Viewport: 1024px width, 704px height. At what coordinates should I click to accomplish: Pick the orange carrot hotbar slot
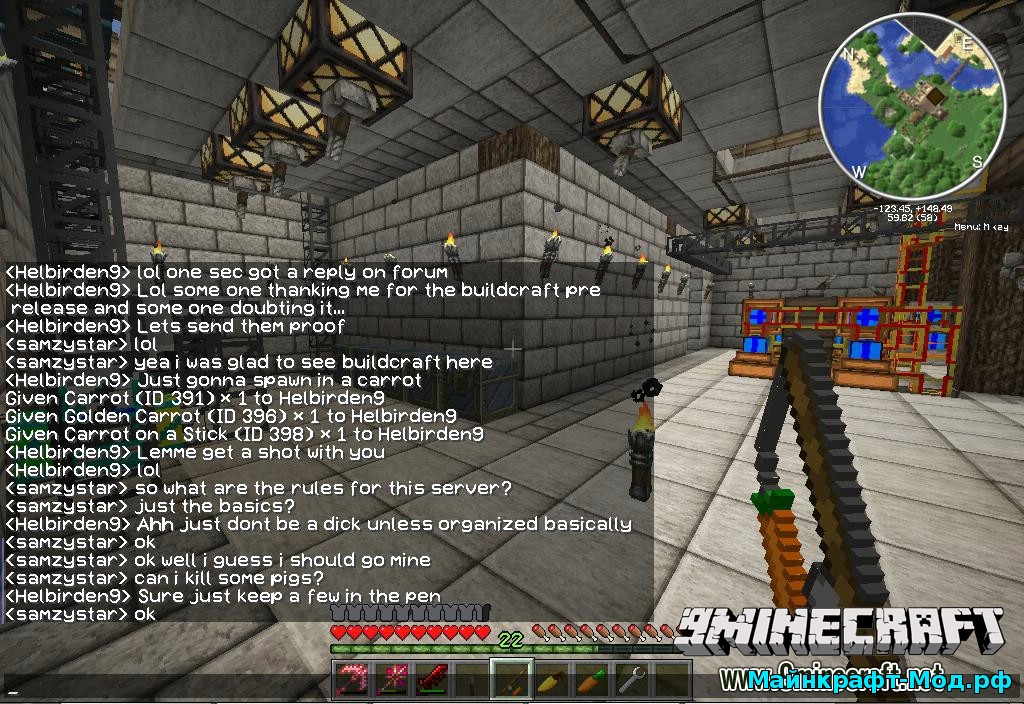coord(589,680)
